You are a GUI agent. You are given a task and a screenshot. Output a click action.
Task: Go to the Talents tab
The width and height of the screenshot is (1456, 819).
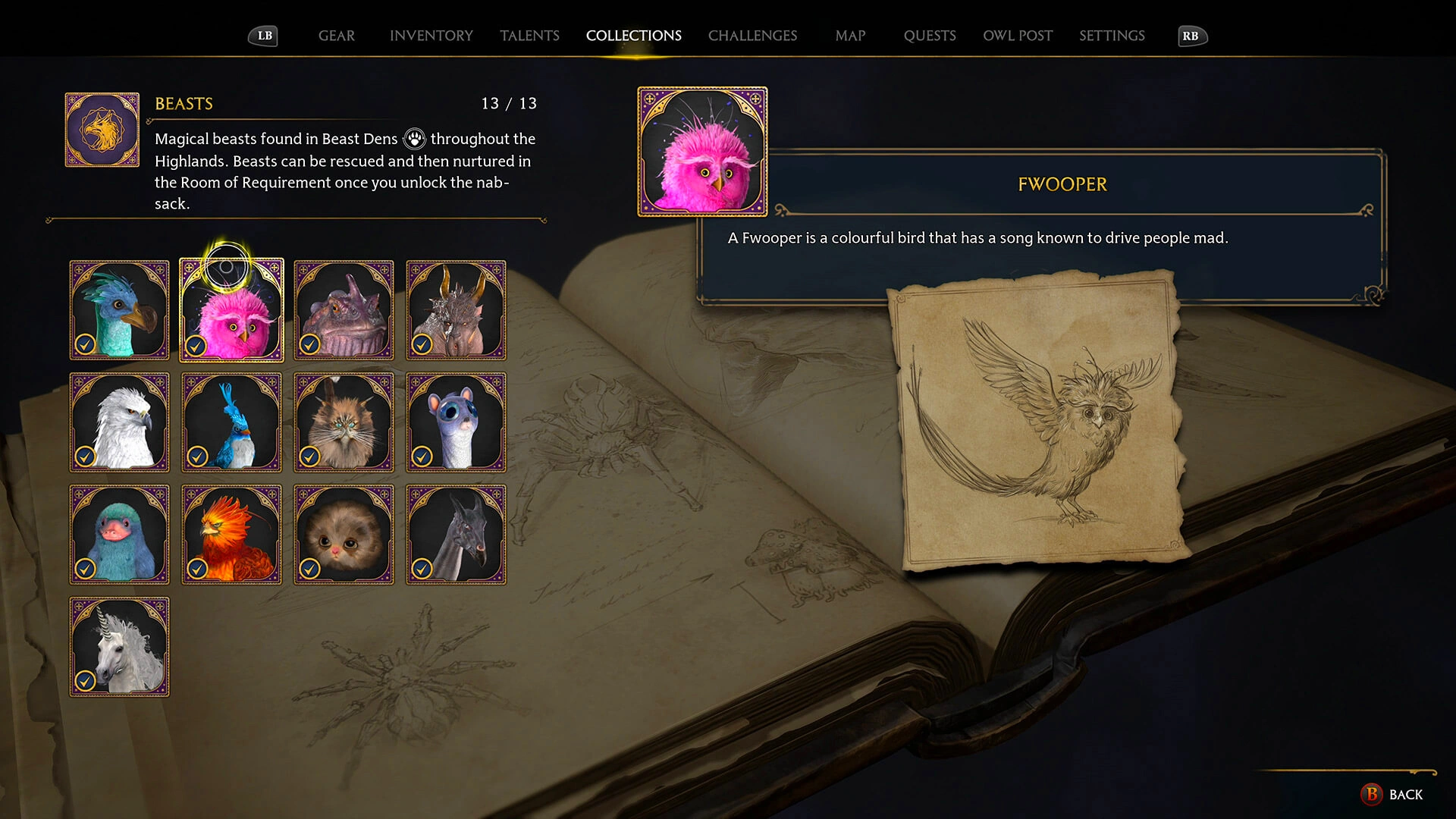(x=529, y=36)
